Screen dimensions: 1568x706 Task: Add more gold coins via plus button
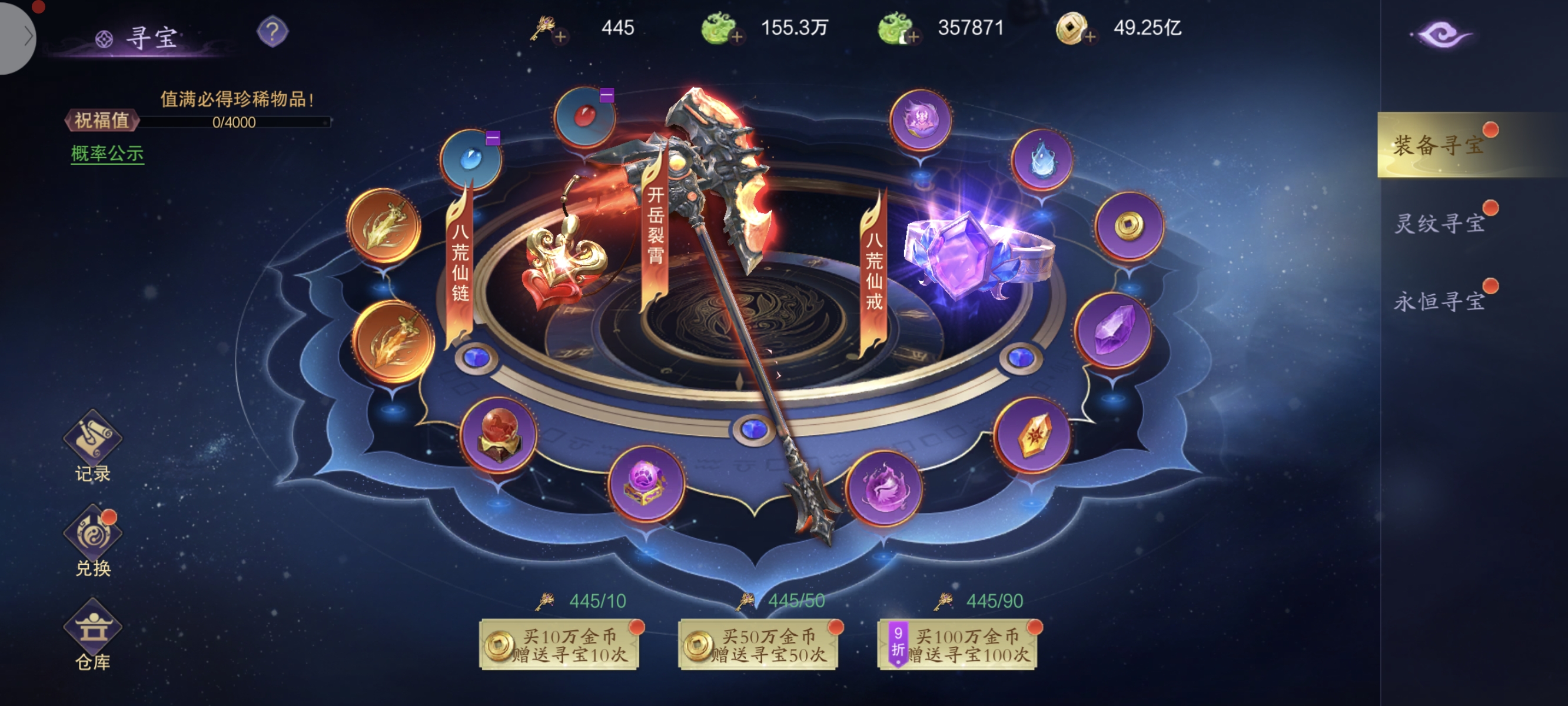point(1089,37)
